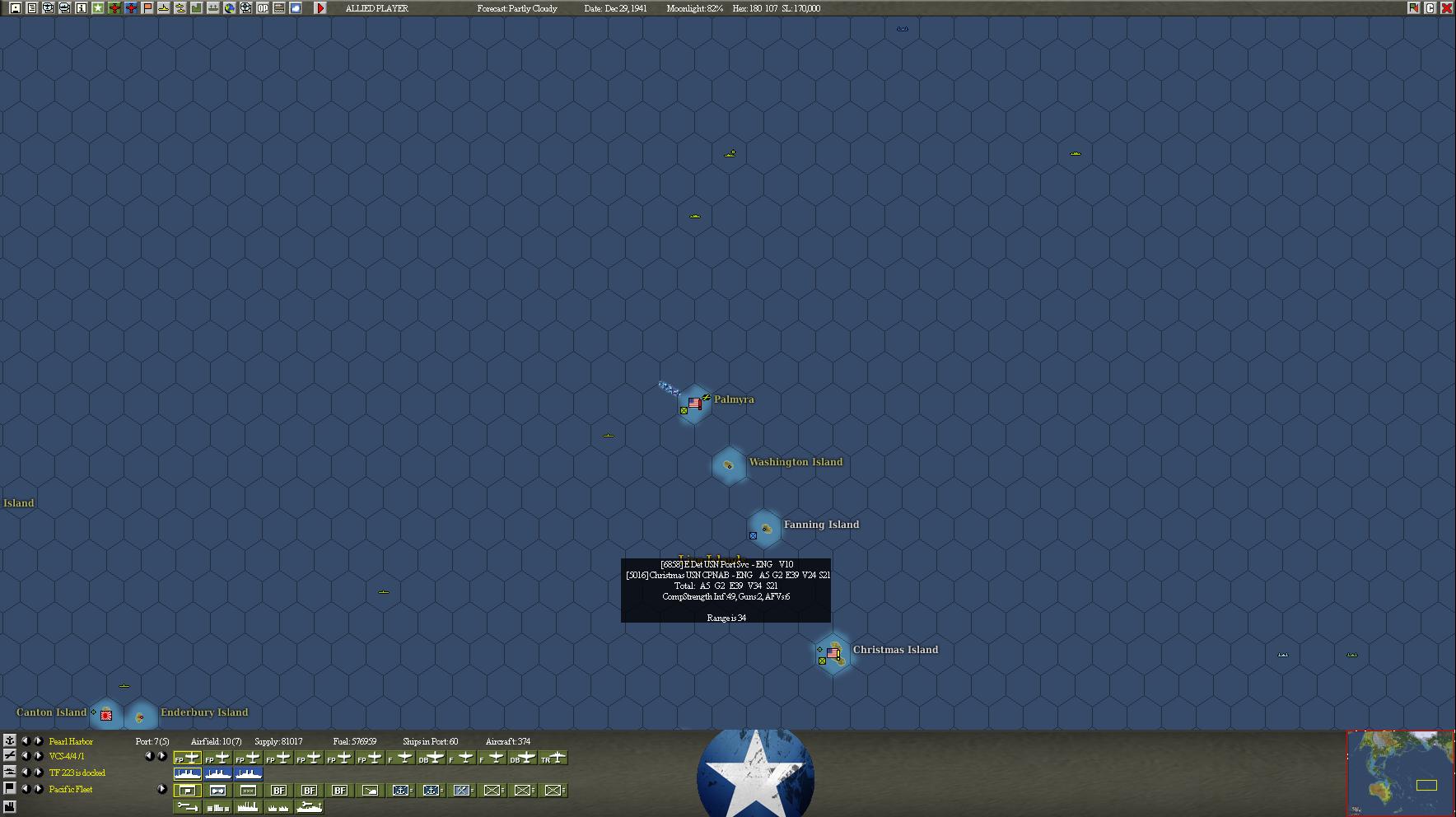Select the docked TF 223 label
The width and height of the screenshot is (1456, 817).
(77, 773)
